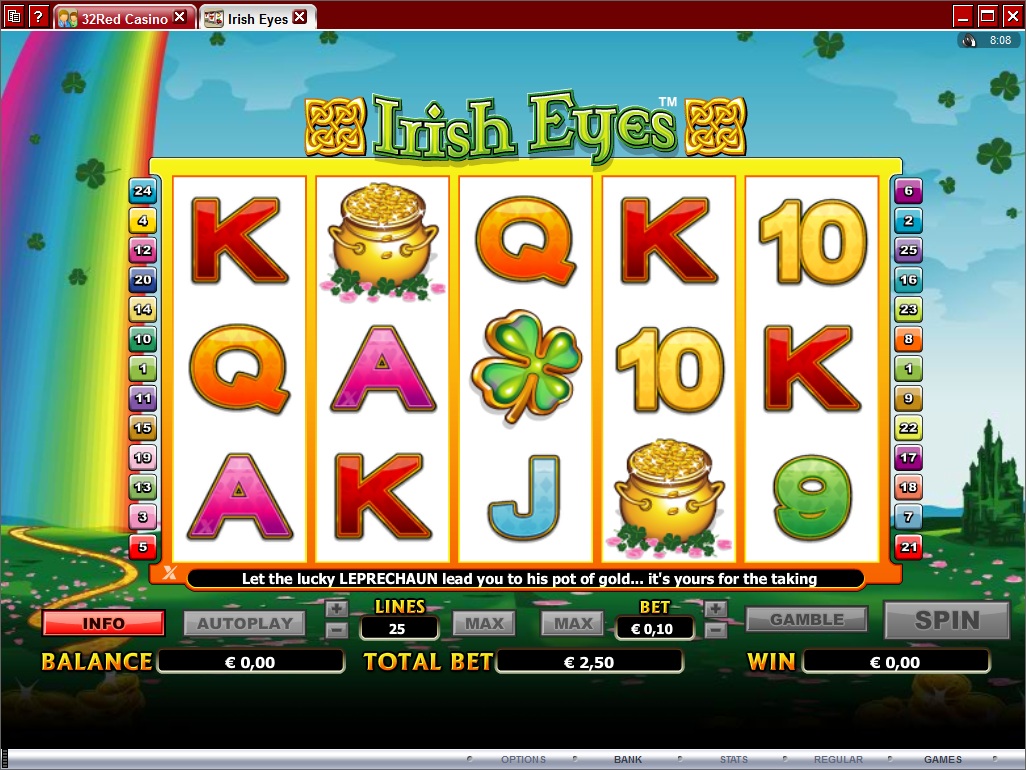
Task: Lower the bet amount
Action: point(715,630)
